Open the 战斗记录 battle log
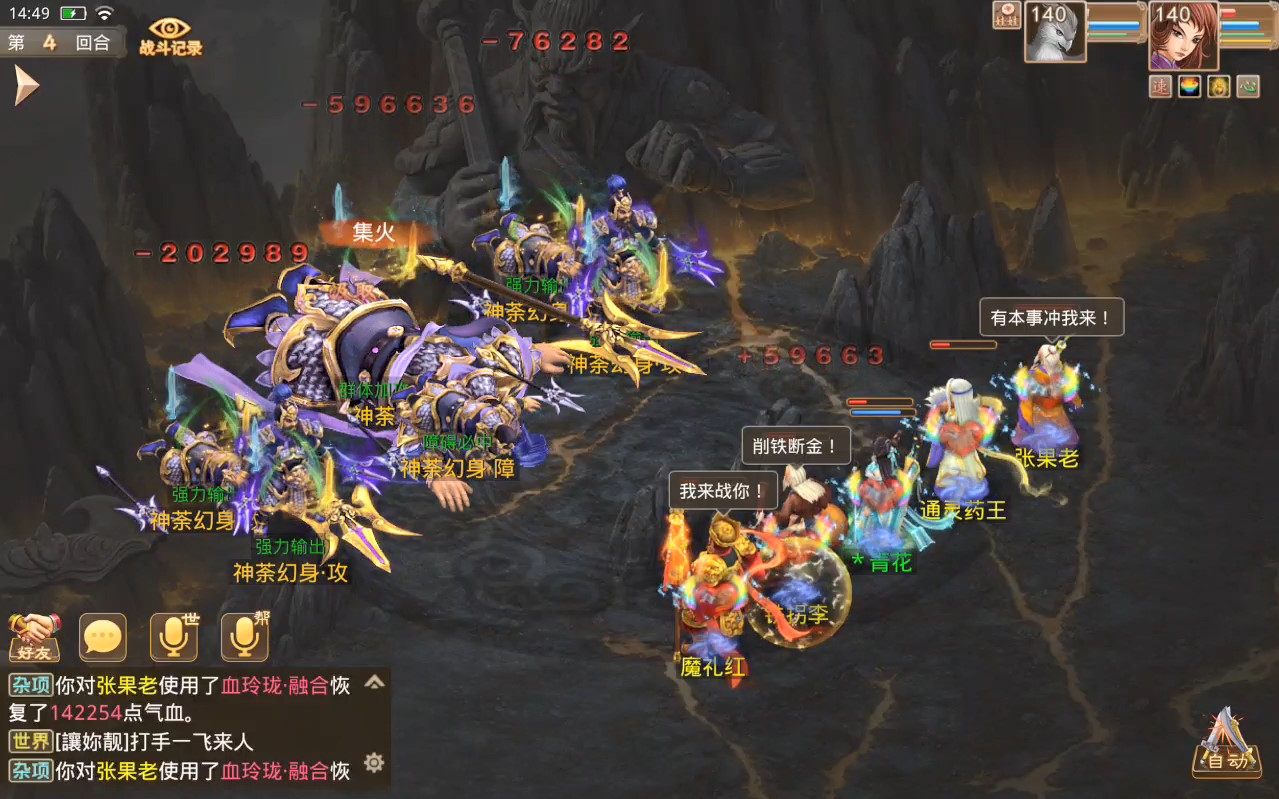1279x799 pixels. [x=170, y=37]
